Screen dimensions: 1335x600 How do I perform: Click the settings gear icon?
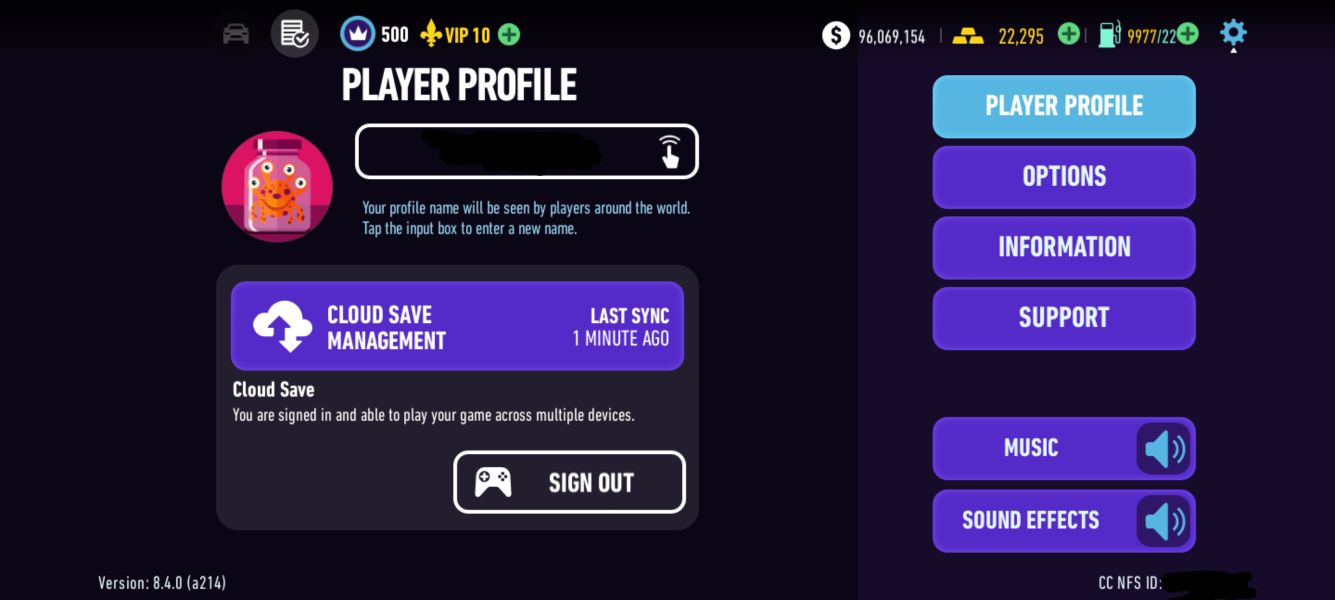1233,34
